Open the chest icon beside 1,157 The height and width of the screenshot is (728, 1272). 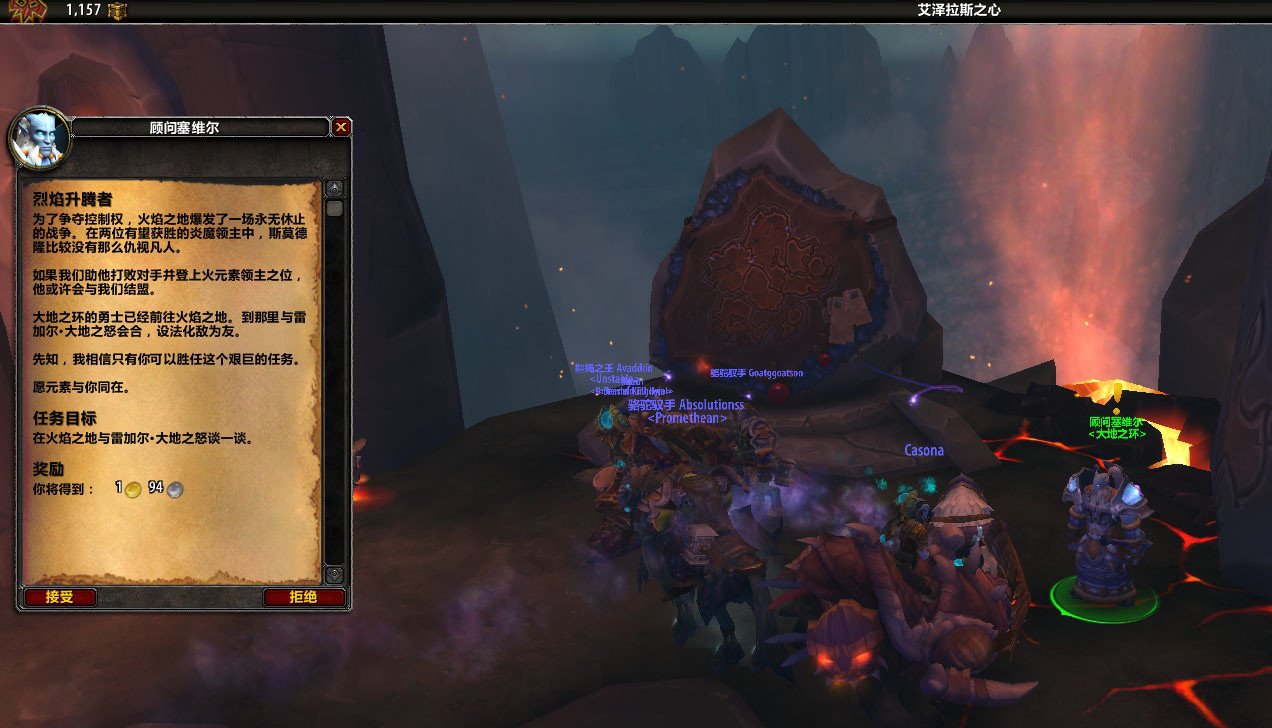point(118,11)
